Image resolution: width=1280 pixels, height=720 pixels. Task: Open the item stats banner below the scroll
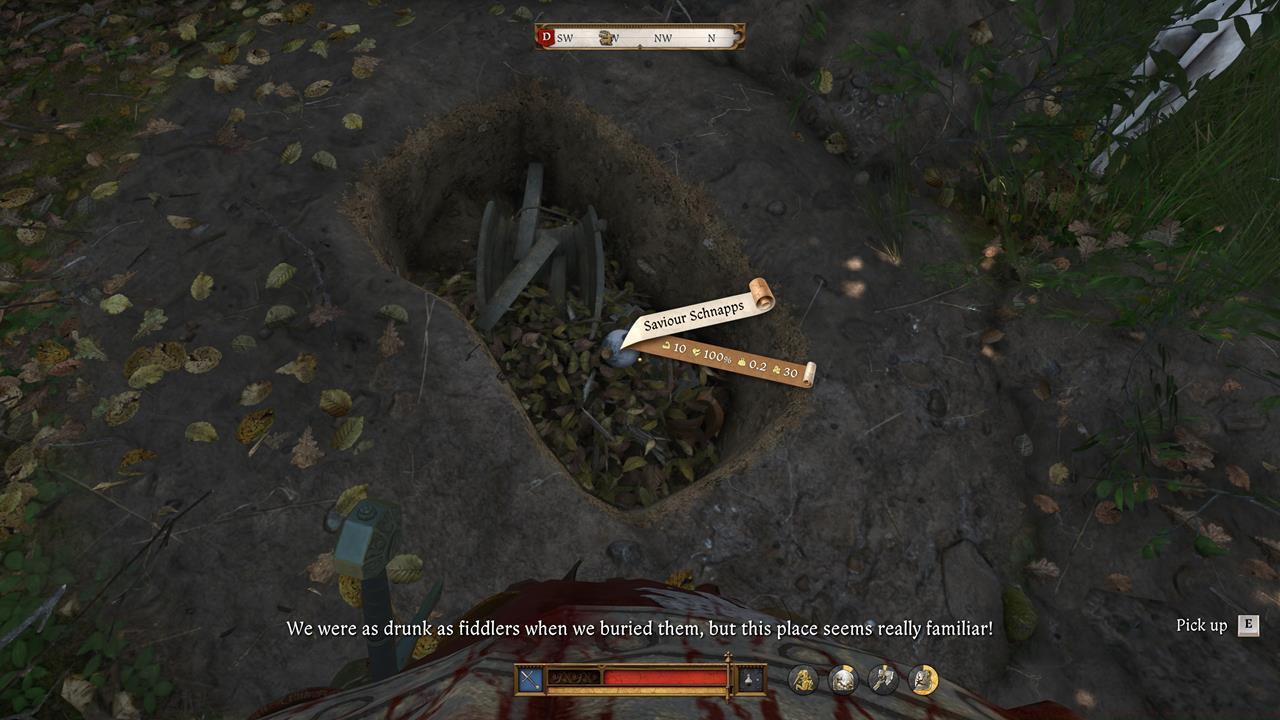click(720, 360)
